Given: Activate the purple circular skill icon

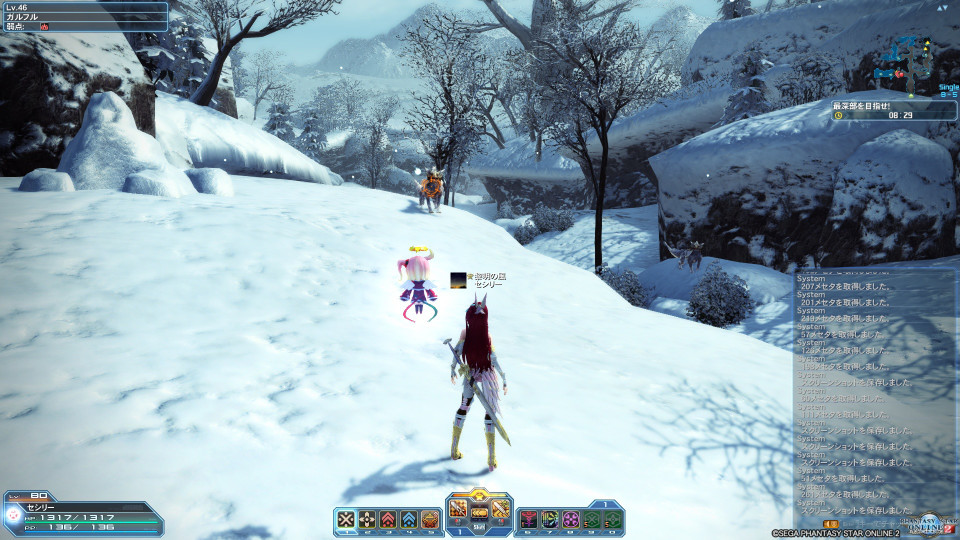Looking at the screenshot, I should [x=570, y=519].
